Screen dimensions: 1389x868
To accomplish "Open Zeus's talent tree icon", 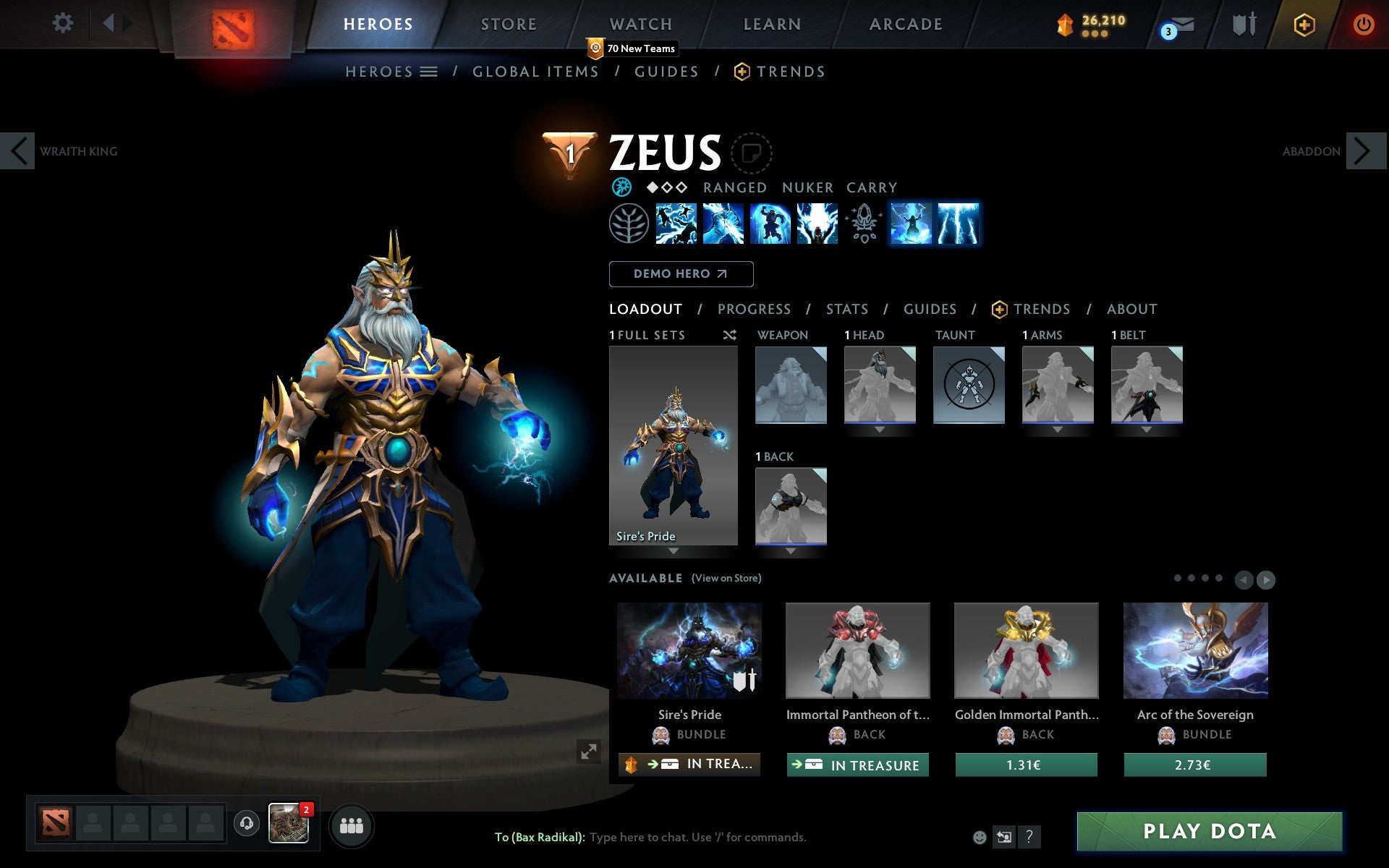I will pos(628,224).
